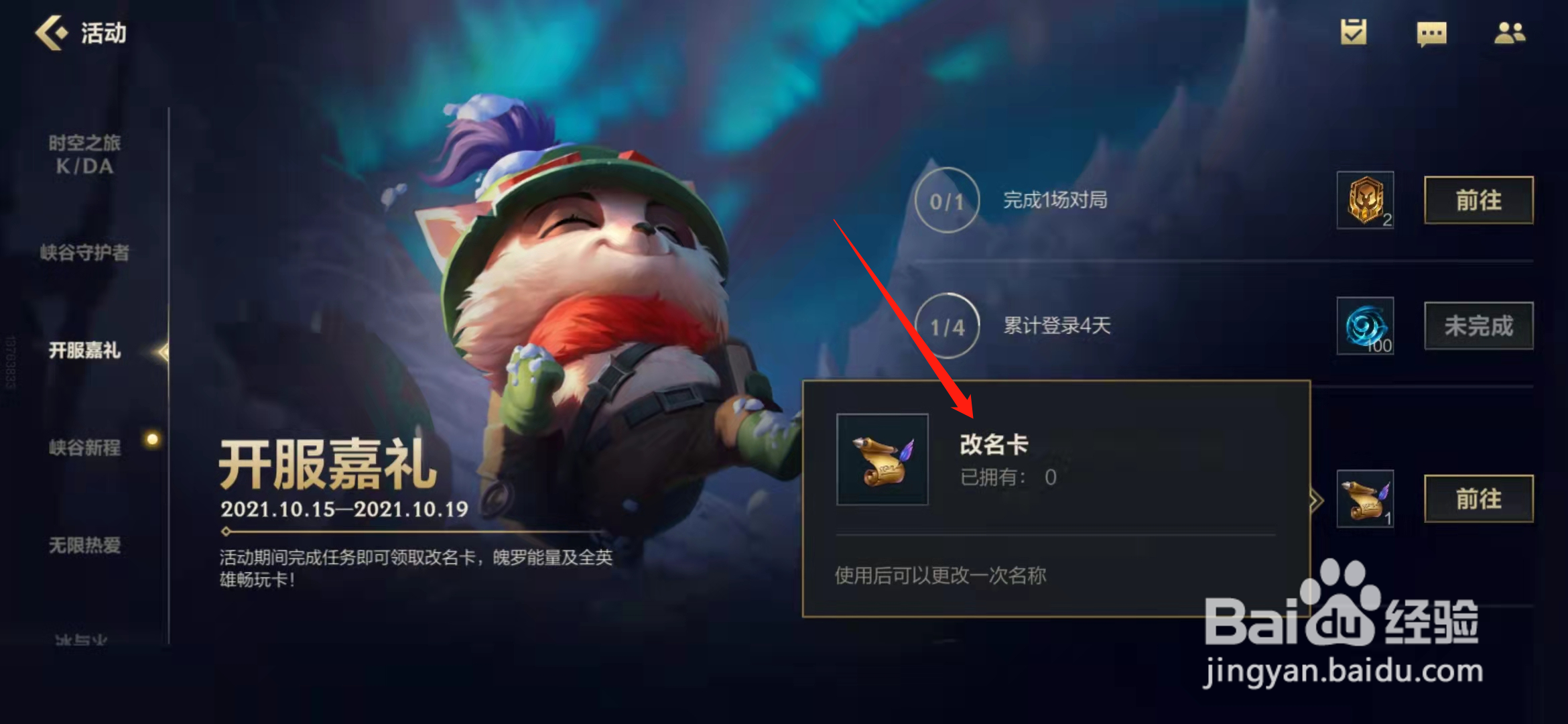Open the chat messages icon
The image size is (1568, 724).
(x=1431, y=35)
